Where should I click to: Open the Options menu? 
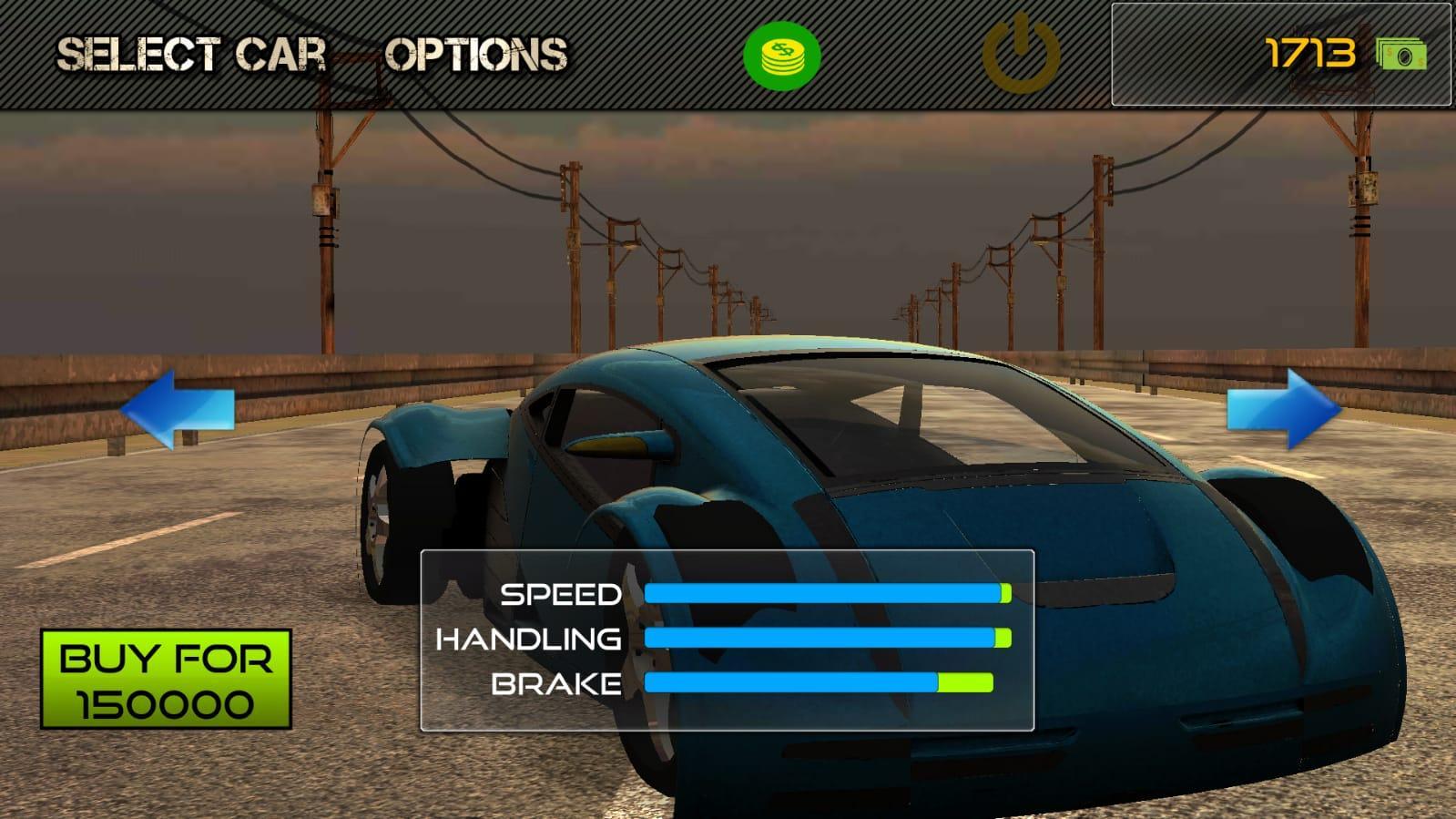475,55
